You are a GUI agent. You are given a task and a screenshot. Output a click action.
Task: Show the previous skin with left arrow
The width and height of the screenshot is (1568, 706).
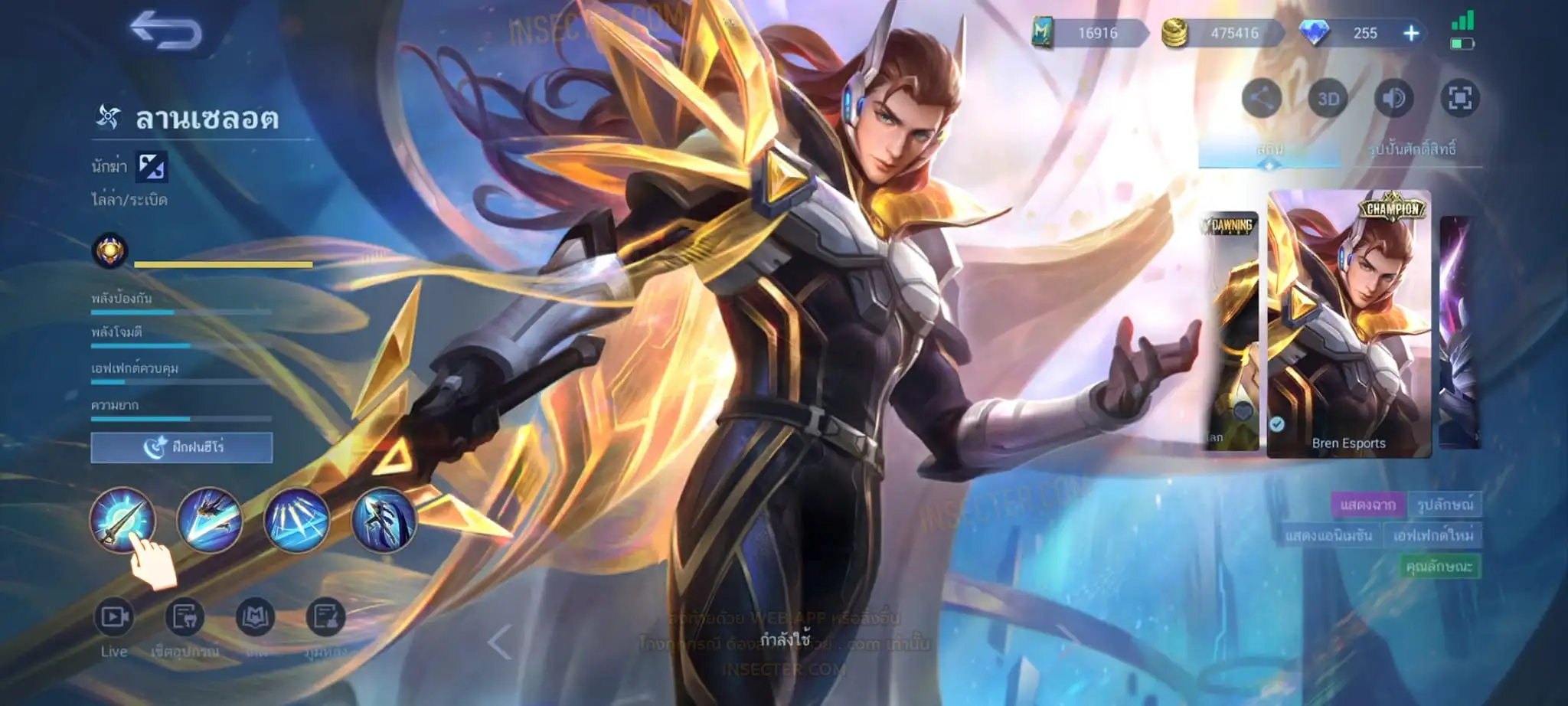click(499, 642)
